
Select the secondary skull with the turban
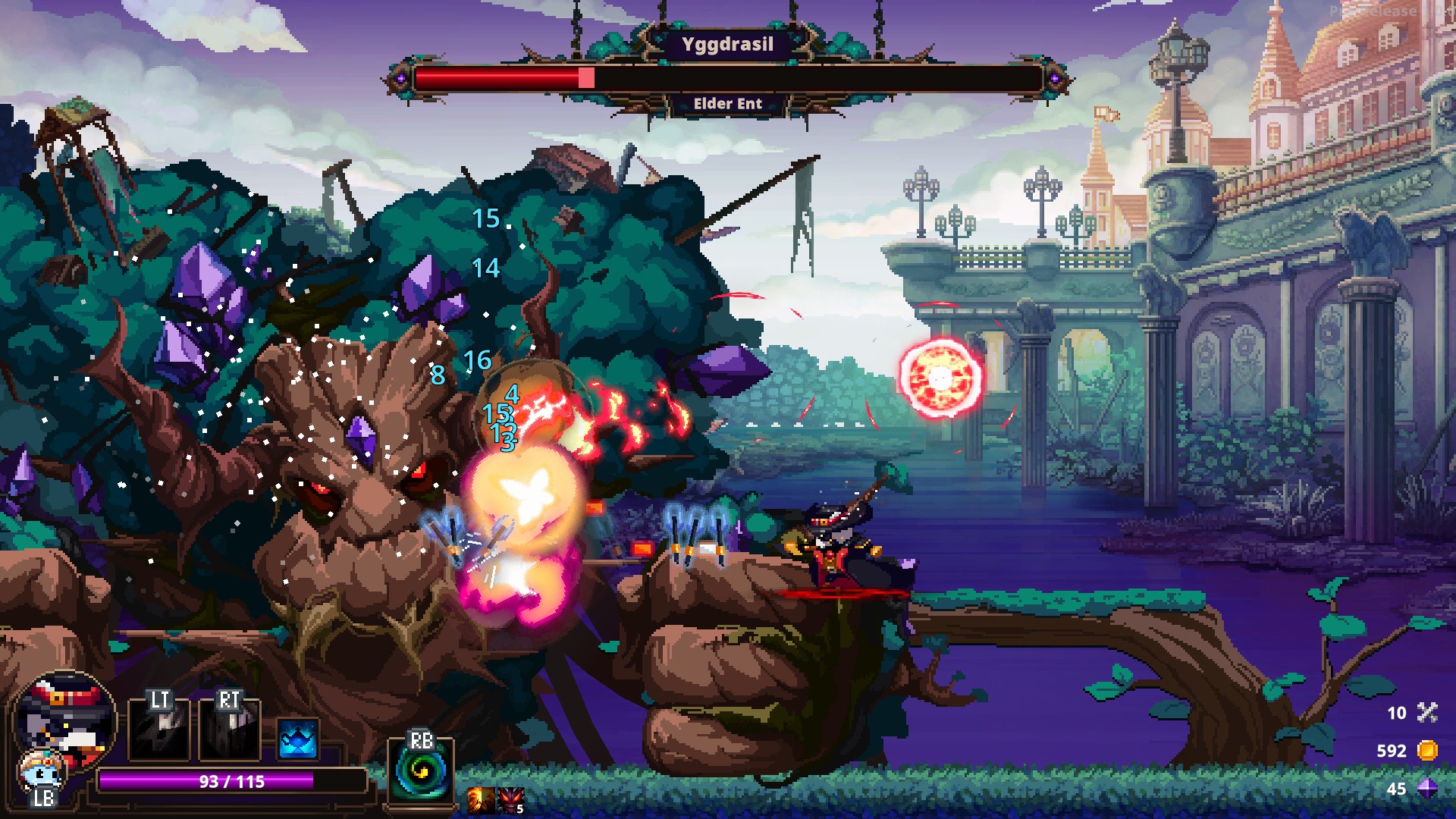42,771
